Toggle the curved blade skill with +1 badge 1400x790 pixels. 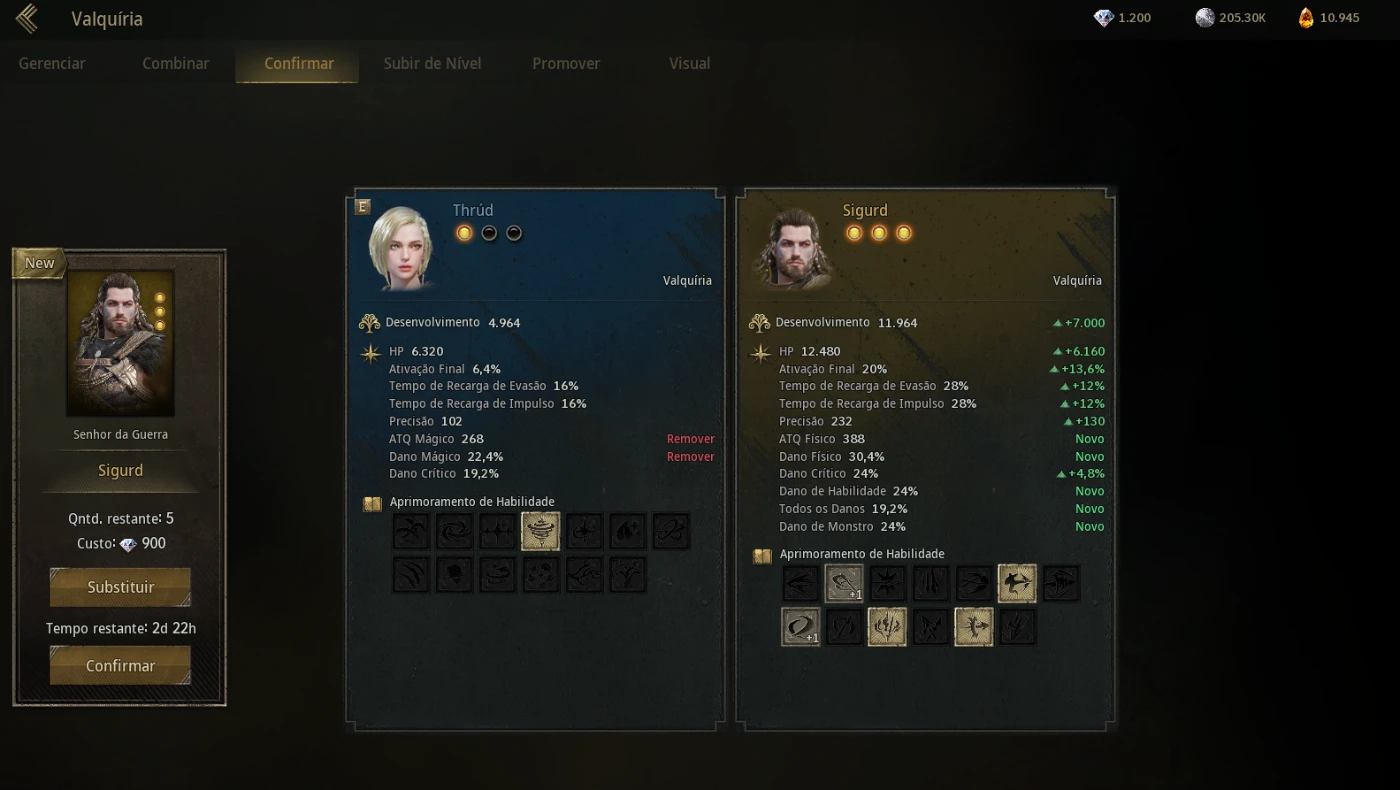tap(800, 627)
